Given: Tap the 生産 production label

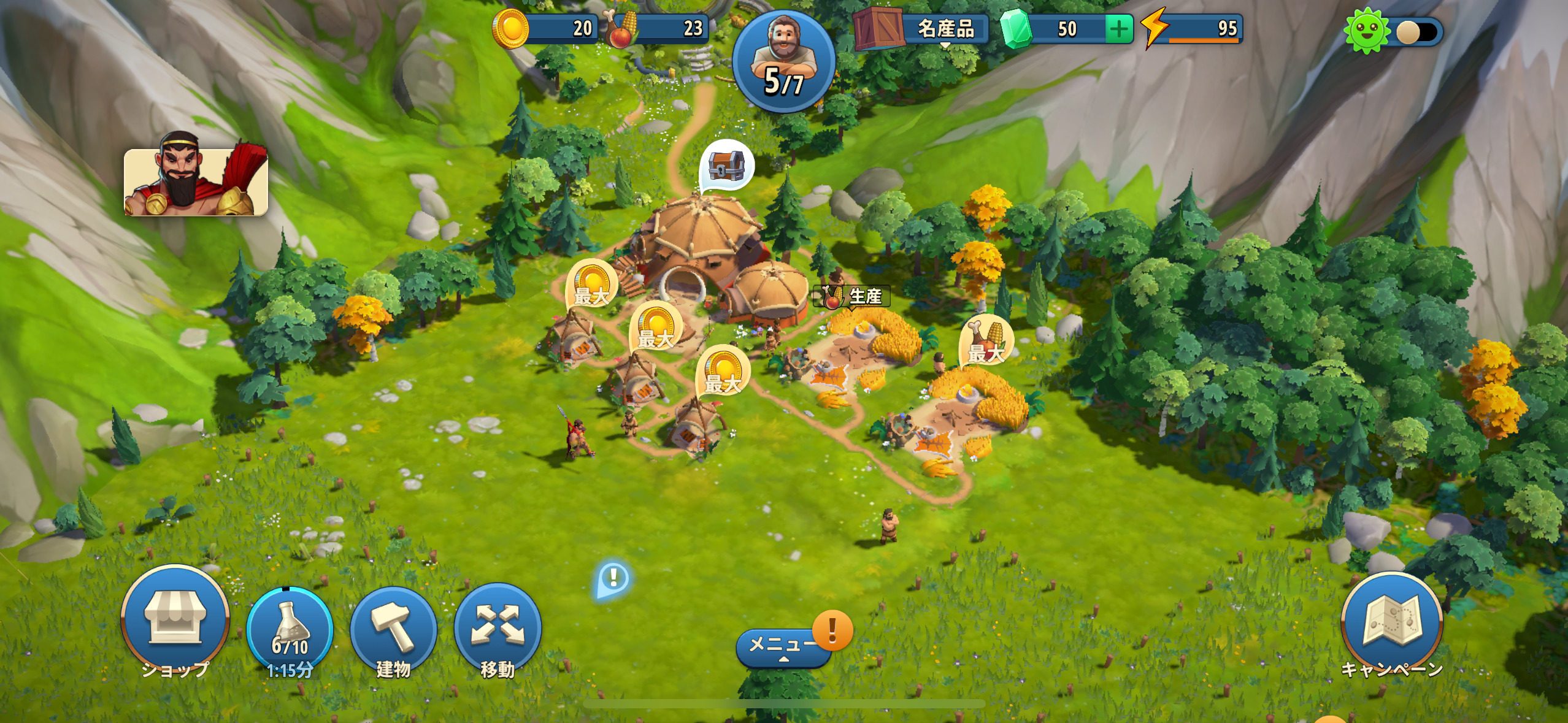Looking at the screenshot, I should [x=853, y=297].
